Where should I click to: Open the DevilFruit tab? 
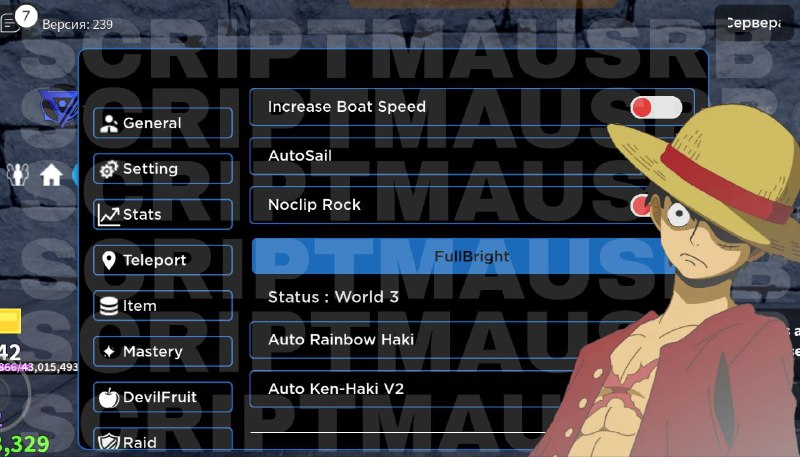pyautogui.click(x=163, y=397)
